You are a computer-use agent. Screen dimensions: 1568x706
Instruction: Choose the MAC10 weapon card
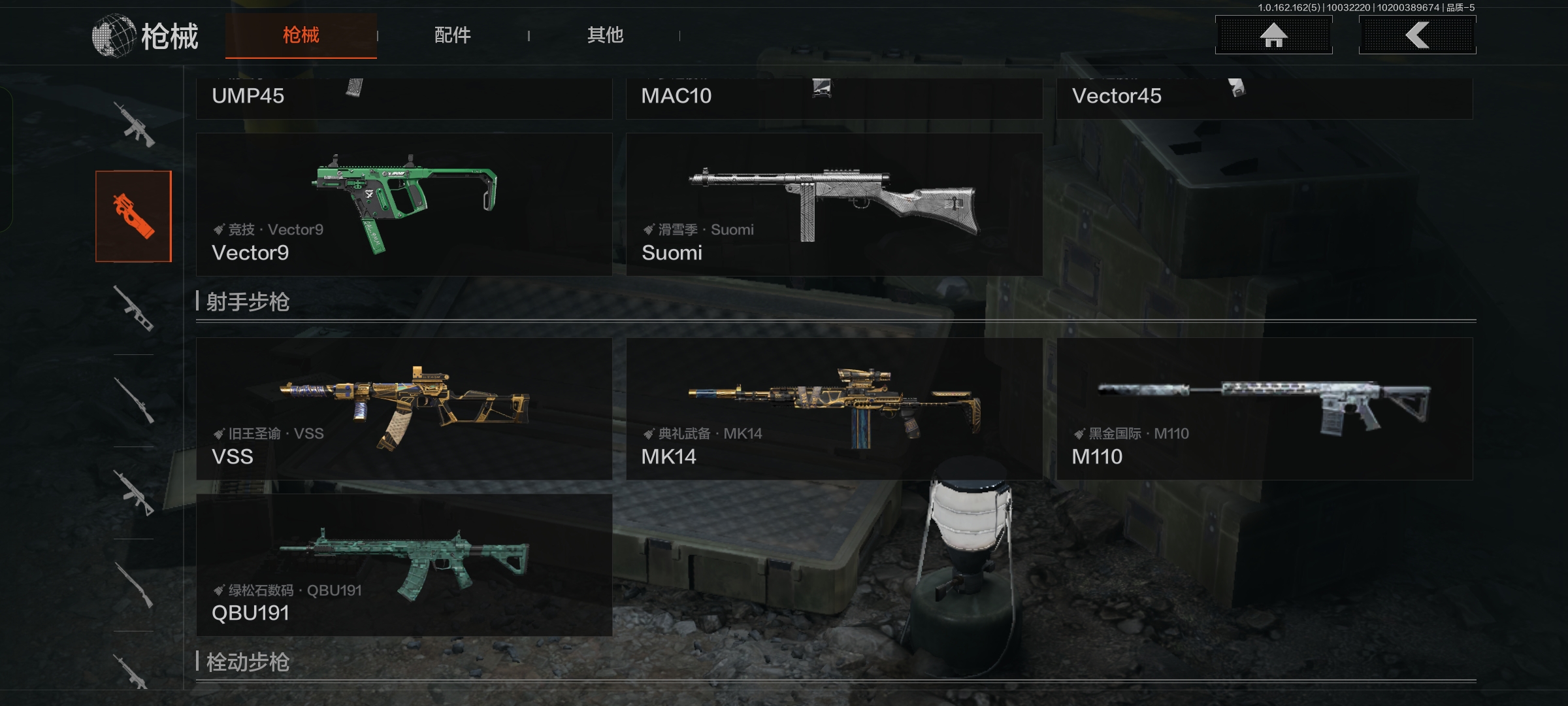pos(834,98)
